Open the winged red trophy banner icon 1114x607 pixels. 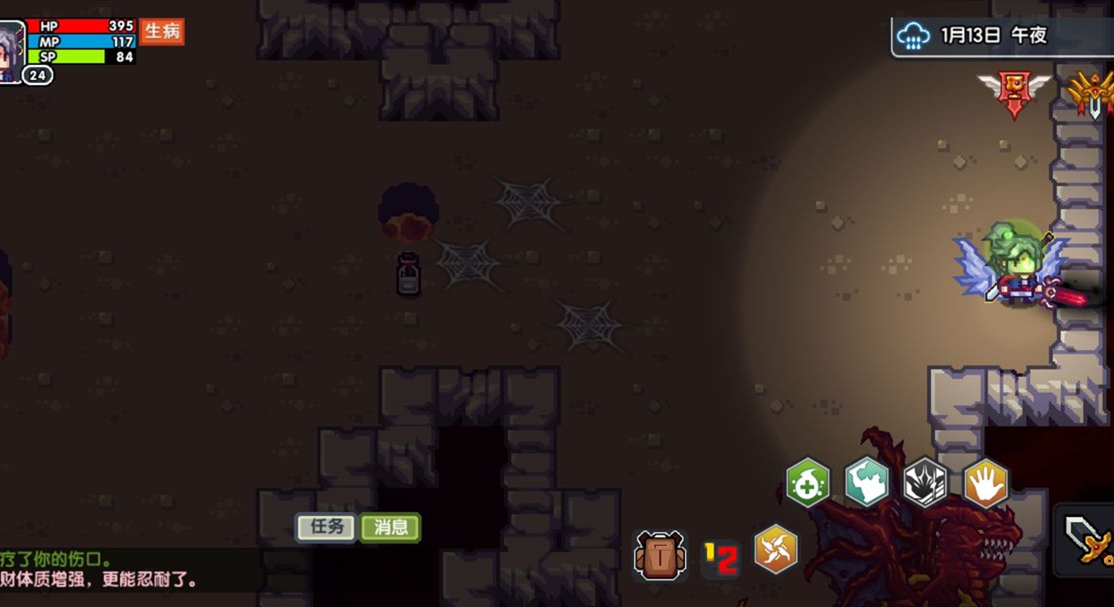1014,92
